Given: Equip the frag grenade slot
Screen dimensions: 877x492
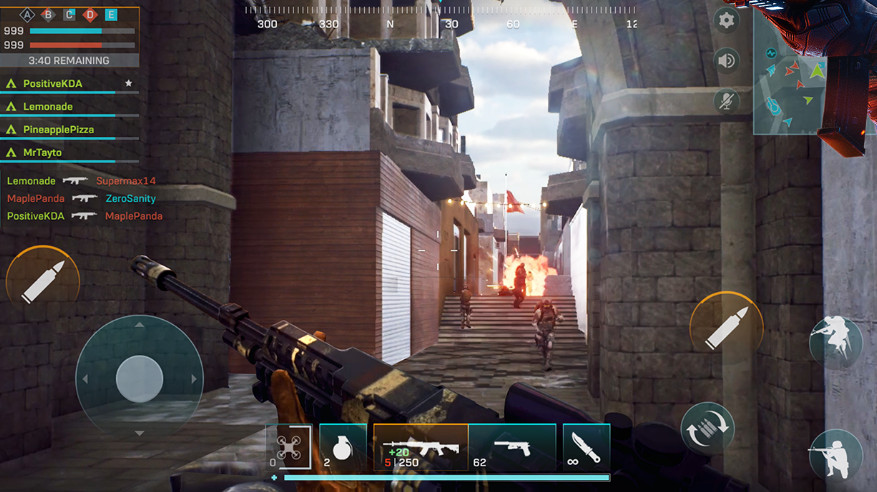Looking at the screenshot, I should (x=342, y=447).
